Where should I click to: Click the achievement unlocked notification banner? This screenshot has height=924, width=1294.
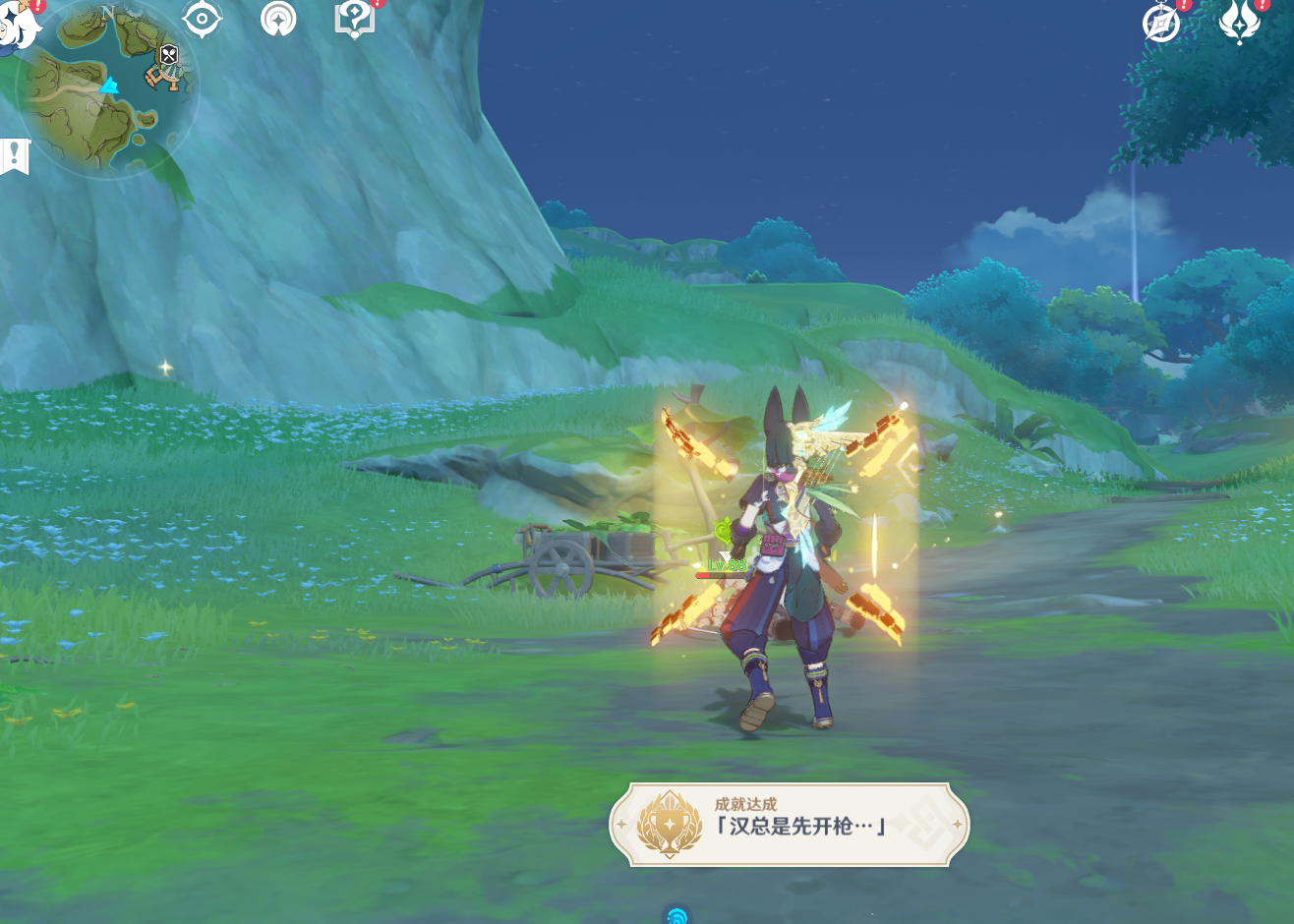pos(789,825)
